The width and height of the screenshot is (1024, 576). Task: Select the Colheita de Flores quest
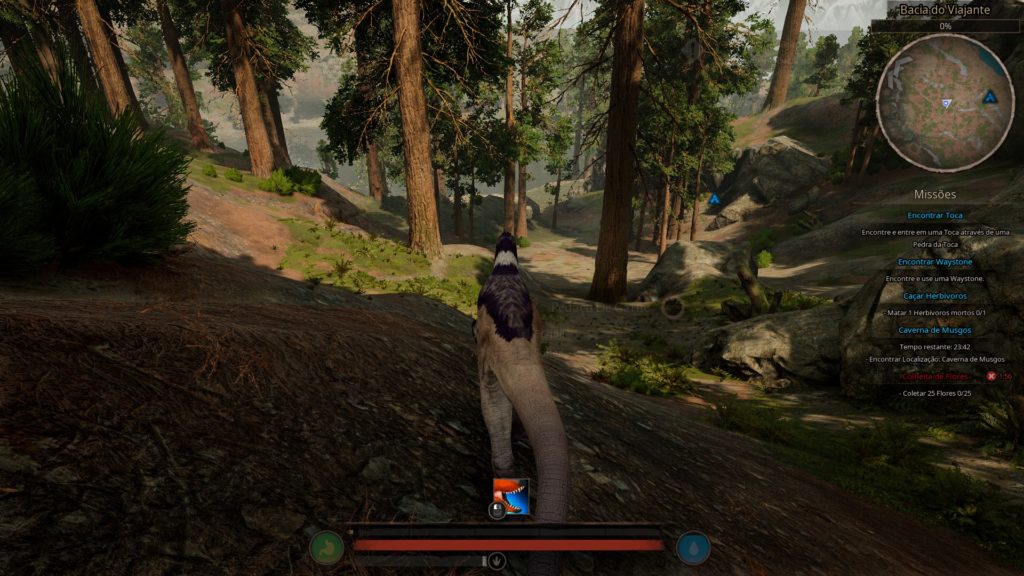click(x=935, y=376)
